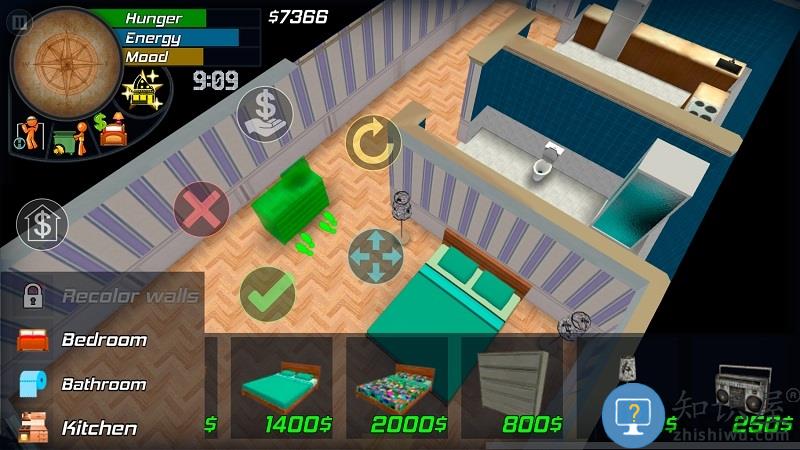The image size is (800, 450).
Task: Buy the teal bed for 1400$
Action: pos(281,387)
